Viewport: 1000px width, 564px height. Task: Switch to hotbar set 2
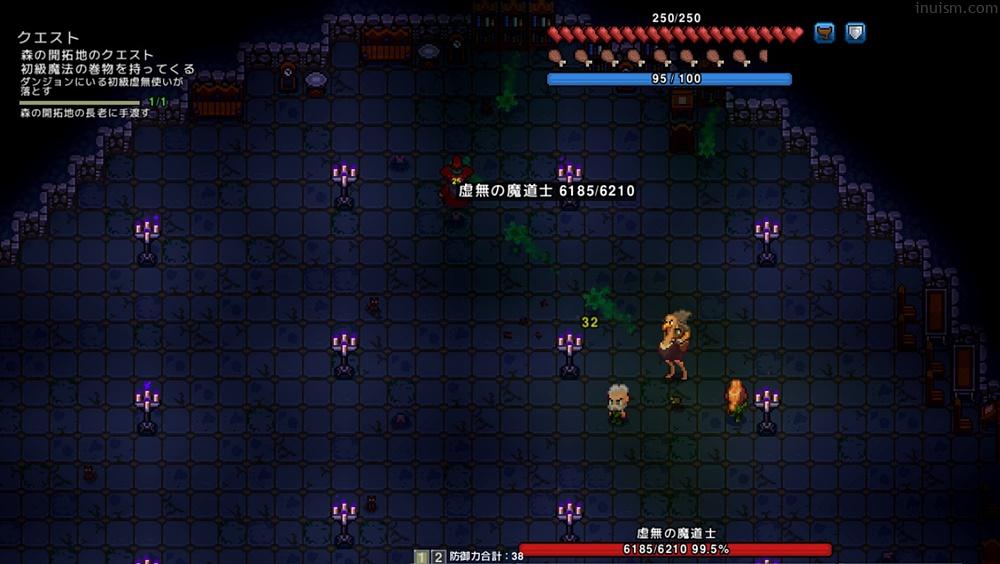(438, 556)
